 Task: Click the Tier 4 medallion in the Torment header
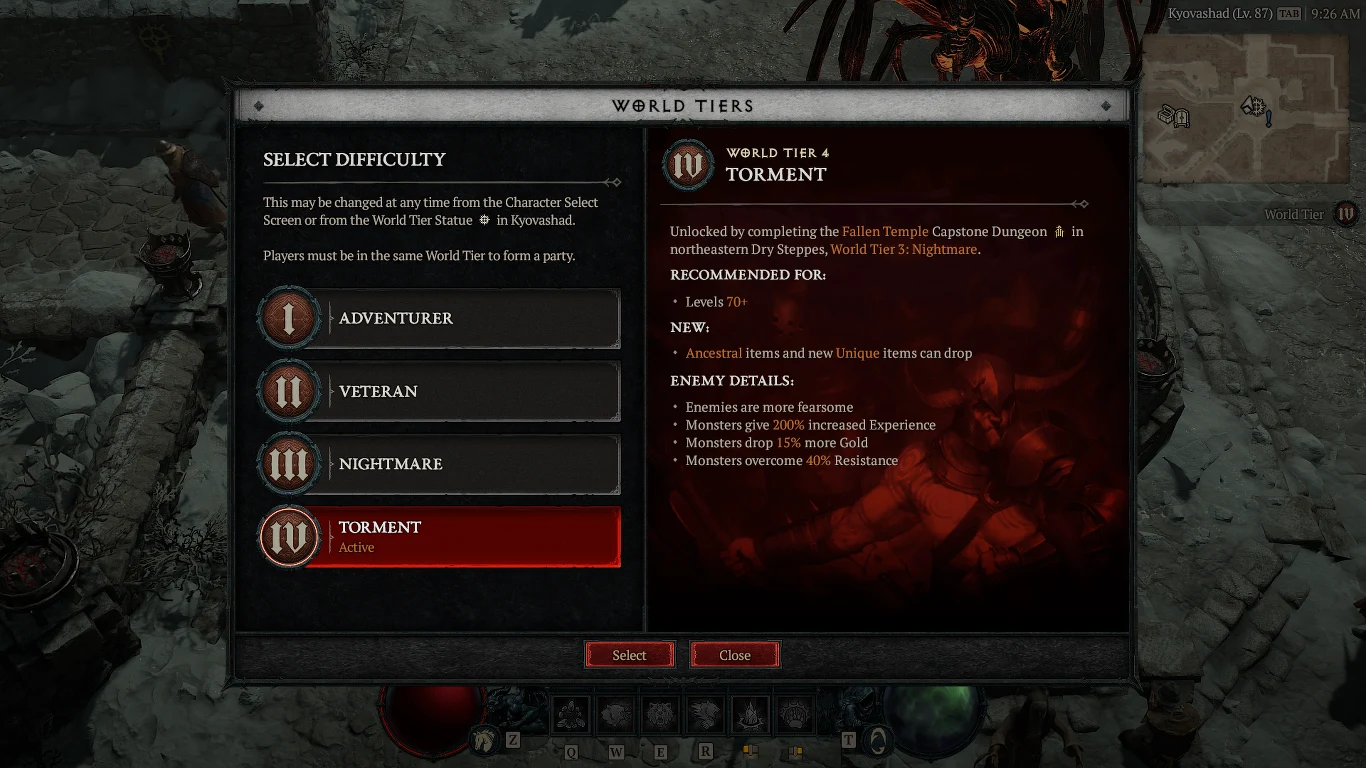[x=688, y=165]
